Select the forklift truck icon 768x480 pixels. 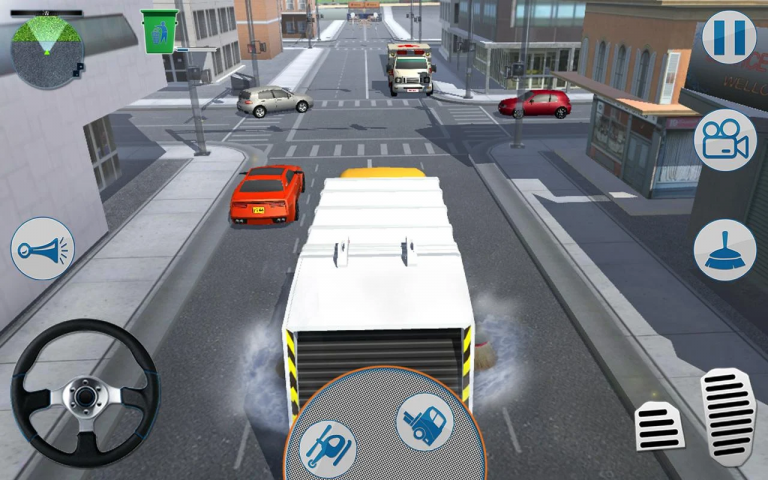click(x=424, y=421)
